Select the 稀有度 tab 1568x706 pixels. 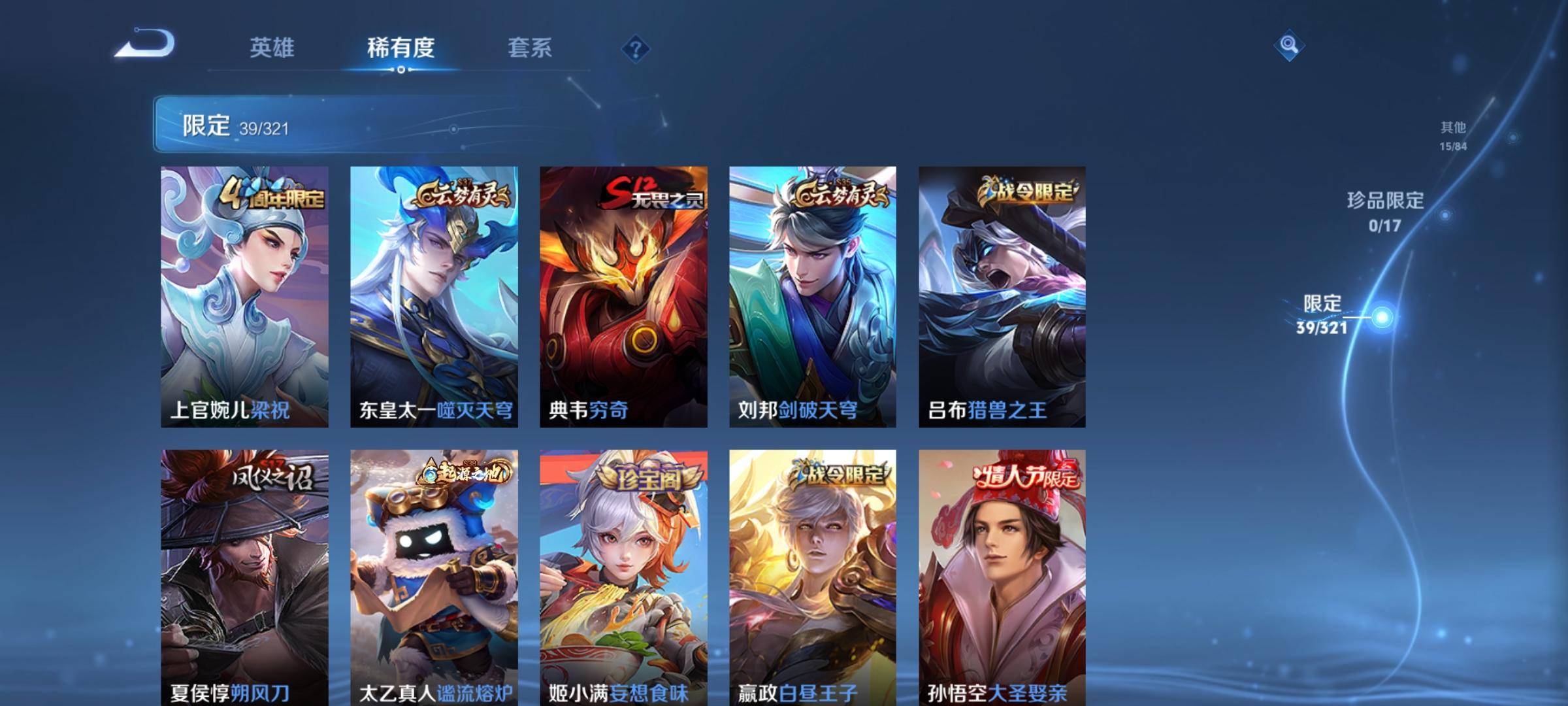coord(400,48)
